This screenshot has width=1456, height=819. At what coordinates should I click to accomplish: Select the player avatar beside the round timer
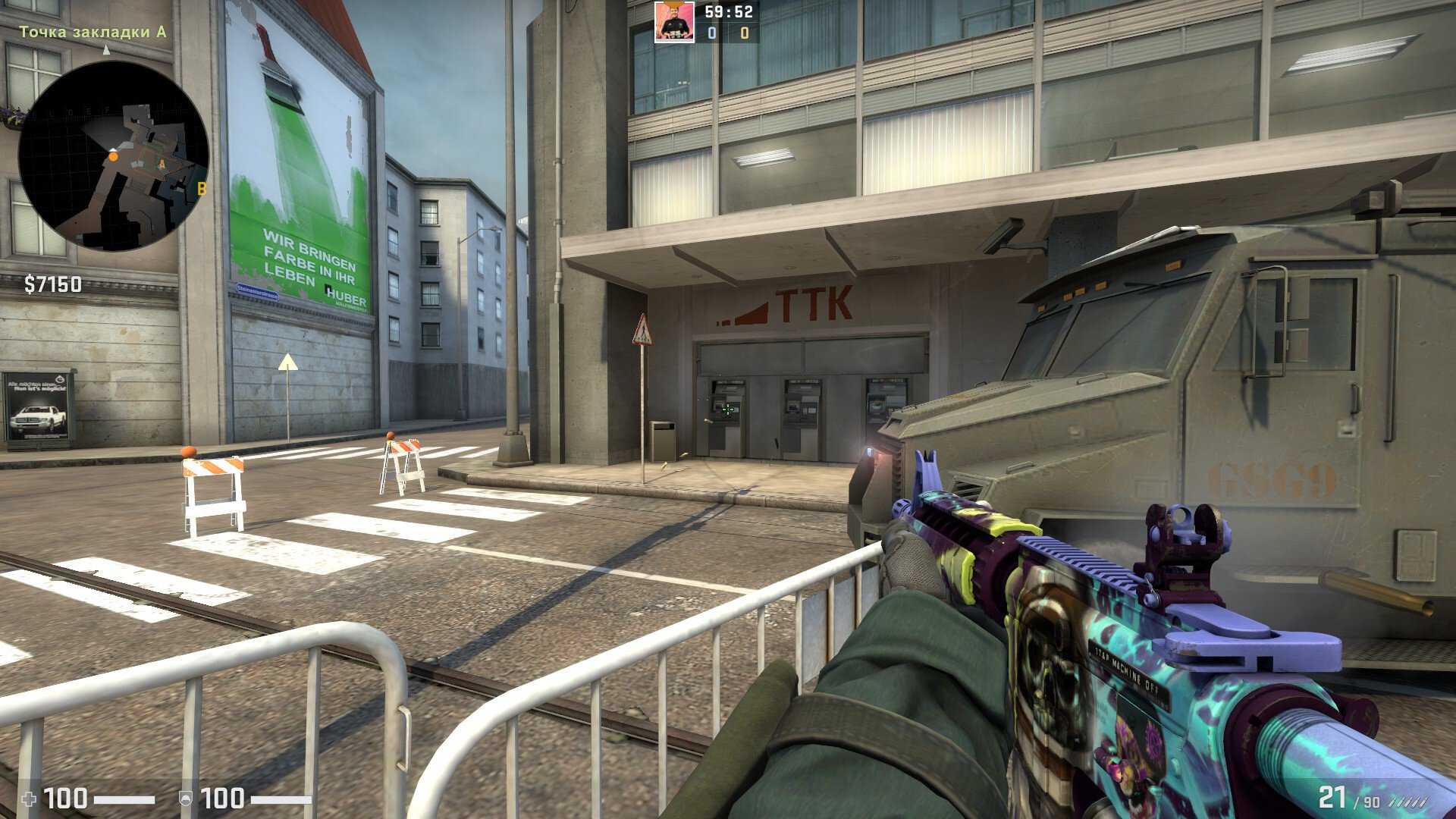(x=674, y=22)
